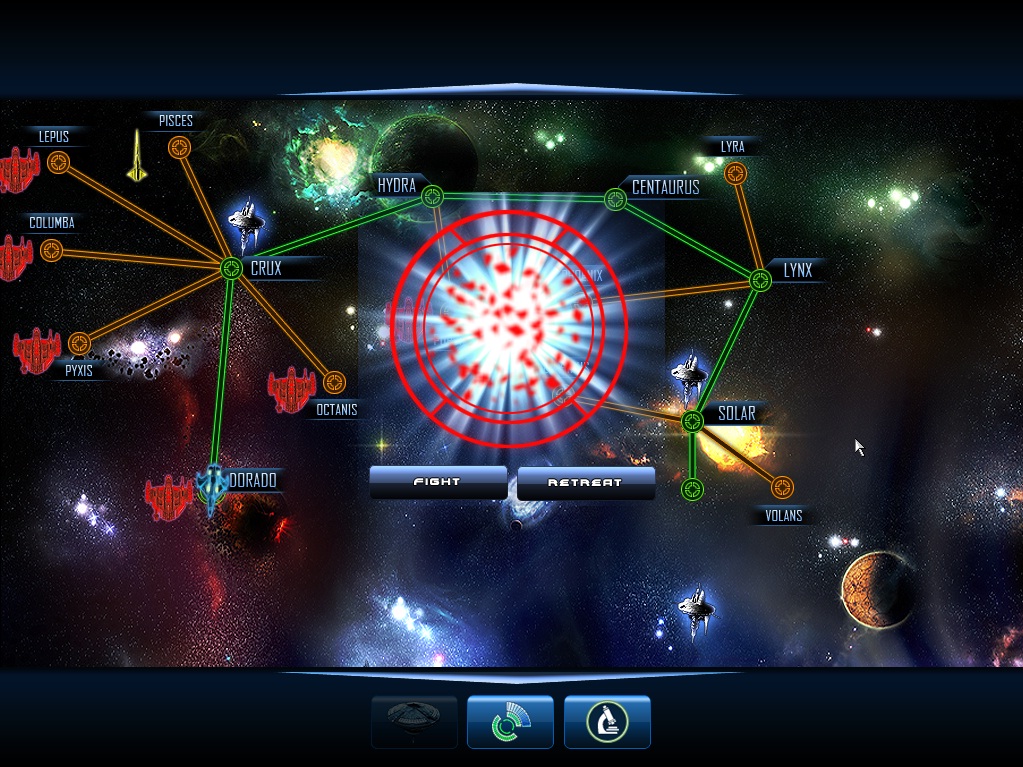Select the Solar system node
Screen dimensions: 1023x767
693,421
